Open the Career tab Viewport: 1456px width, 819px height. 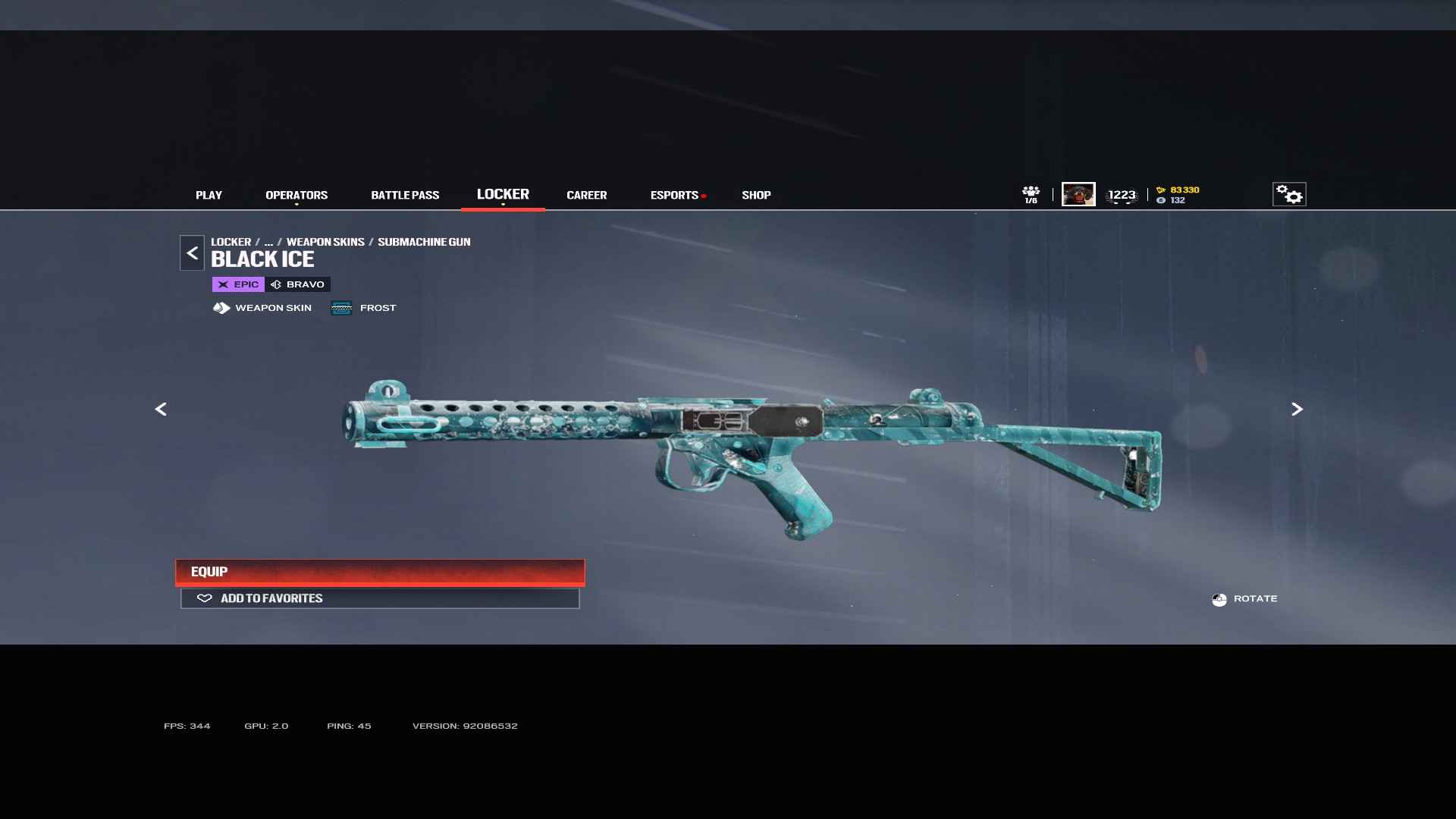586,195
